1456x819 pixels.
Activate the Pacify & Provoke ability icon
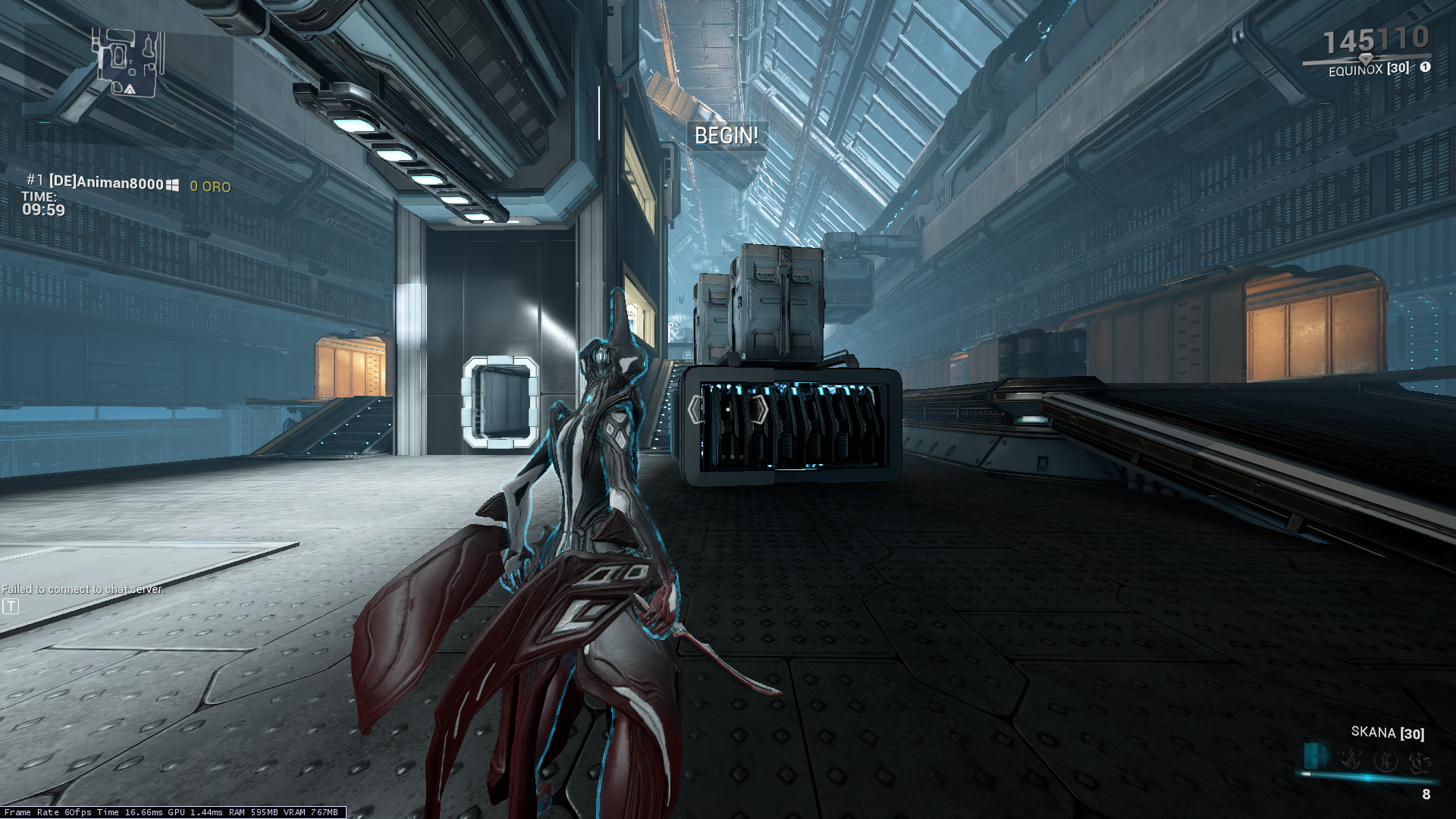[x=1386, y=759]
